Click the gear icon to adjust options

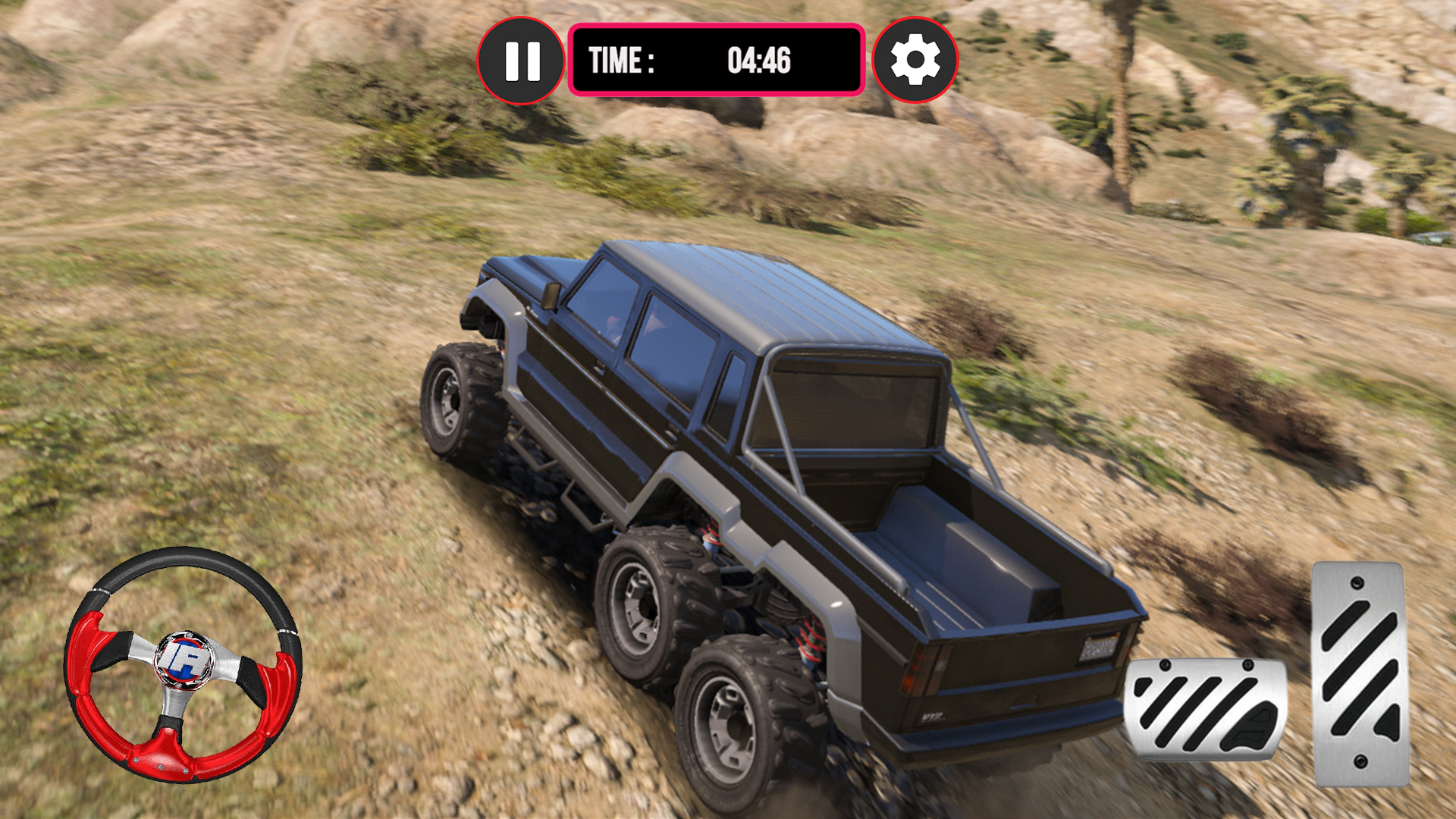[915, 61]
